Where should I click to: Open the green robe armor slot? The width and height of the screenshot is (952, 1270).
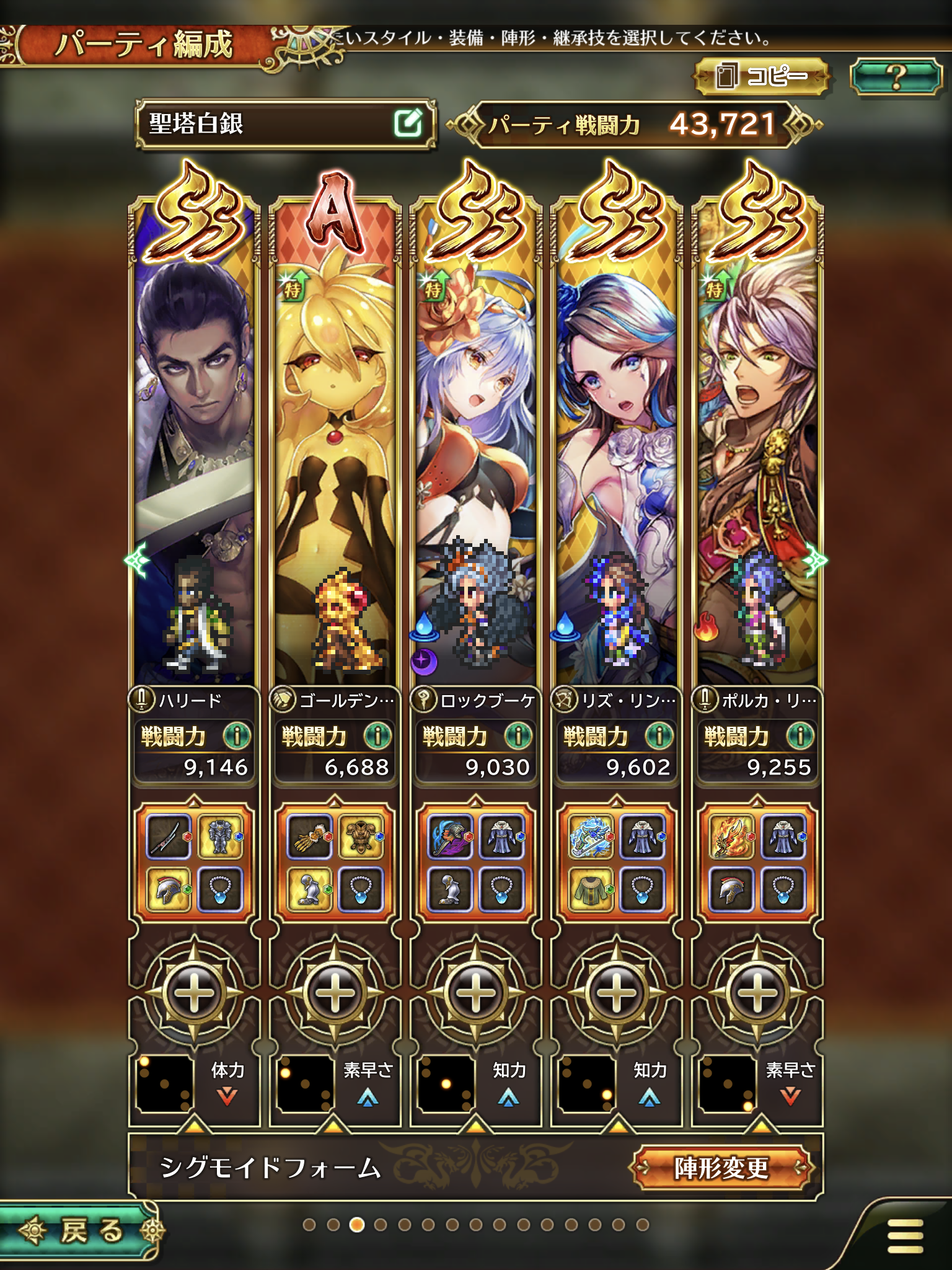click(591, 889)
